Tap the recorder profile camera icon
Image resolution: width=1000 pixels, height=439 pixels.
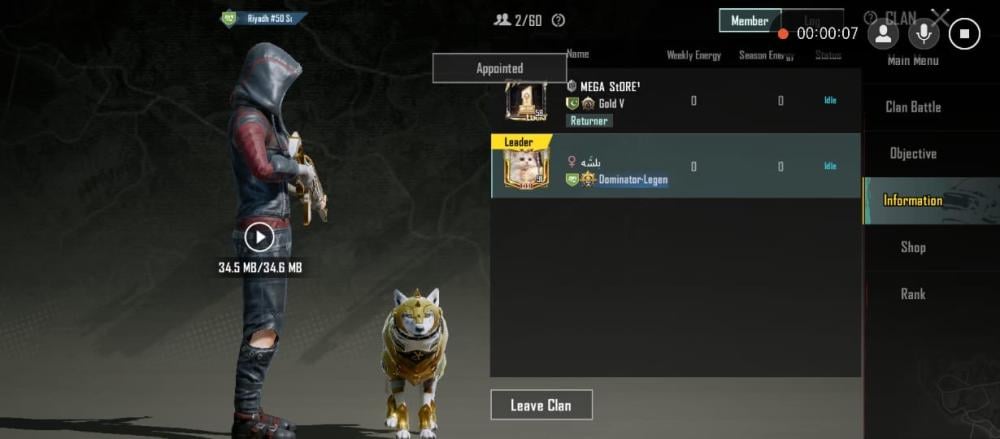883,33
